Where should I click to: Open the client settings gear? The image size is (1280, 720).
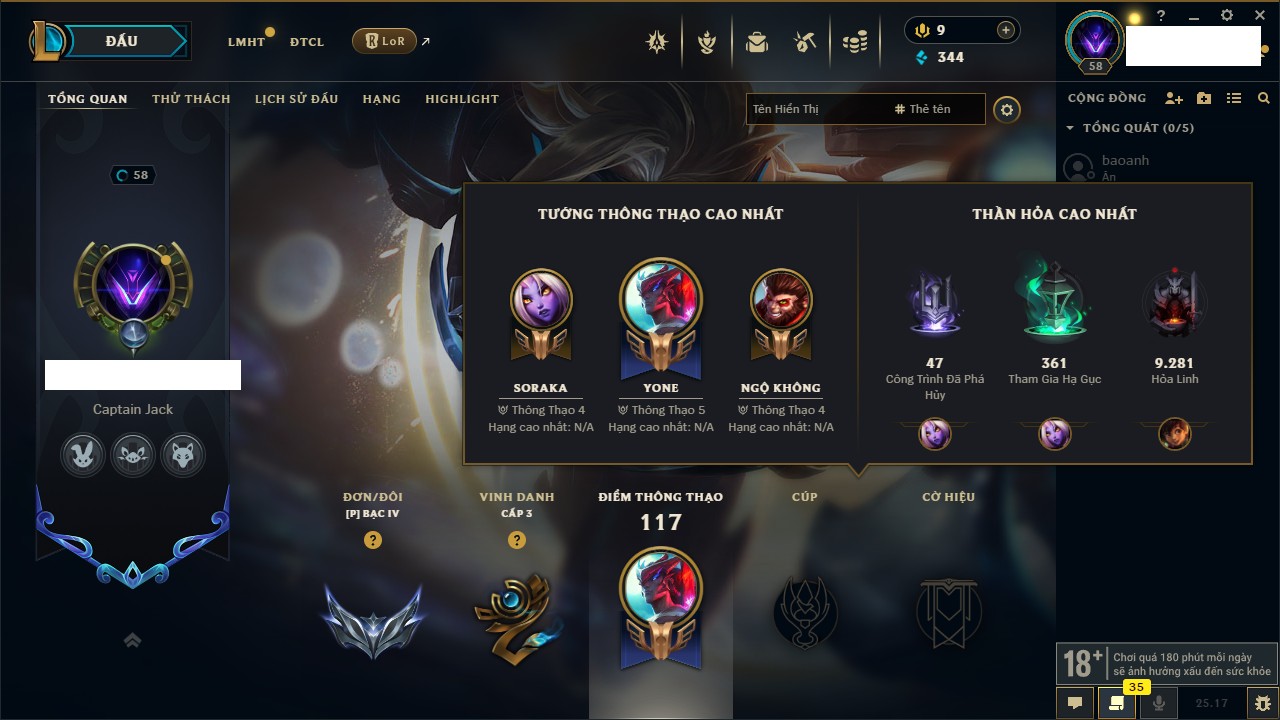pyautogui.click(x=1227, y=16)
